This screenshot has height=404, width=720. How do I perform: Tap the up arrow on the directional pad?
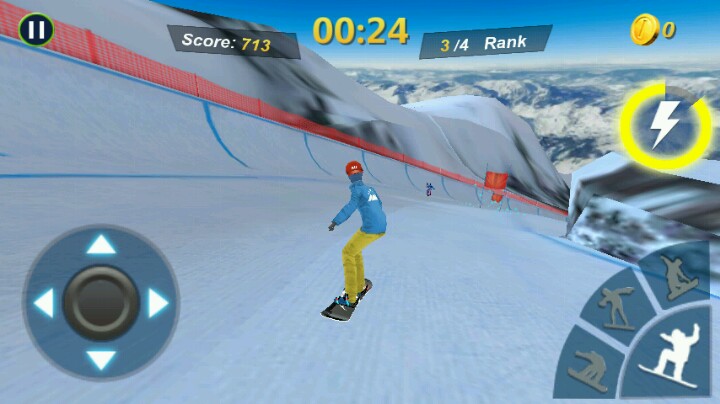pos(100,244)
